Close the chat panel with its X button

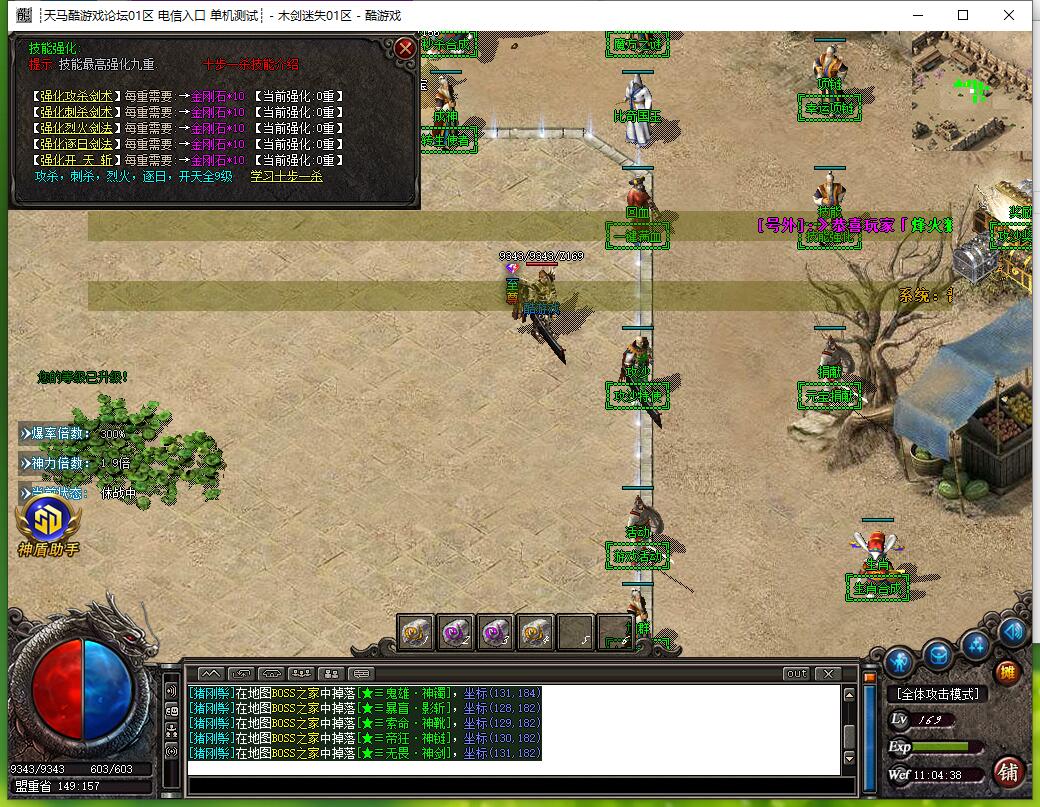826,674
